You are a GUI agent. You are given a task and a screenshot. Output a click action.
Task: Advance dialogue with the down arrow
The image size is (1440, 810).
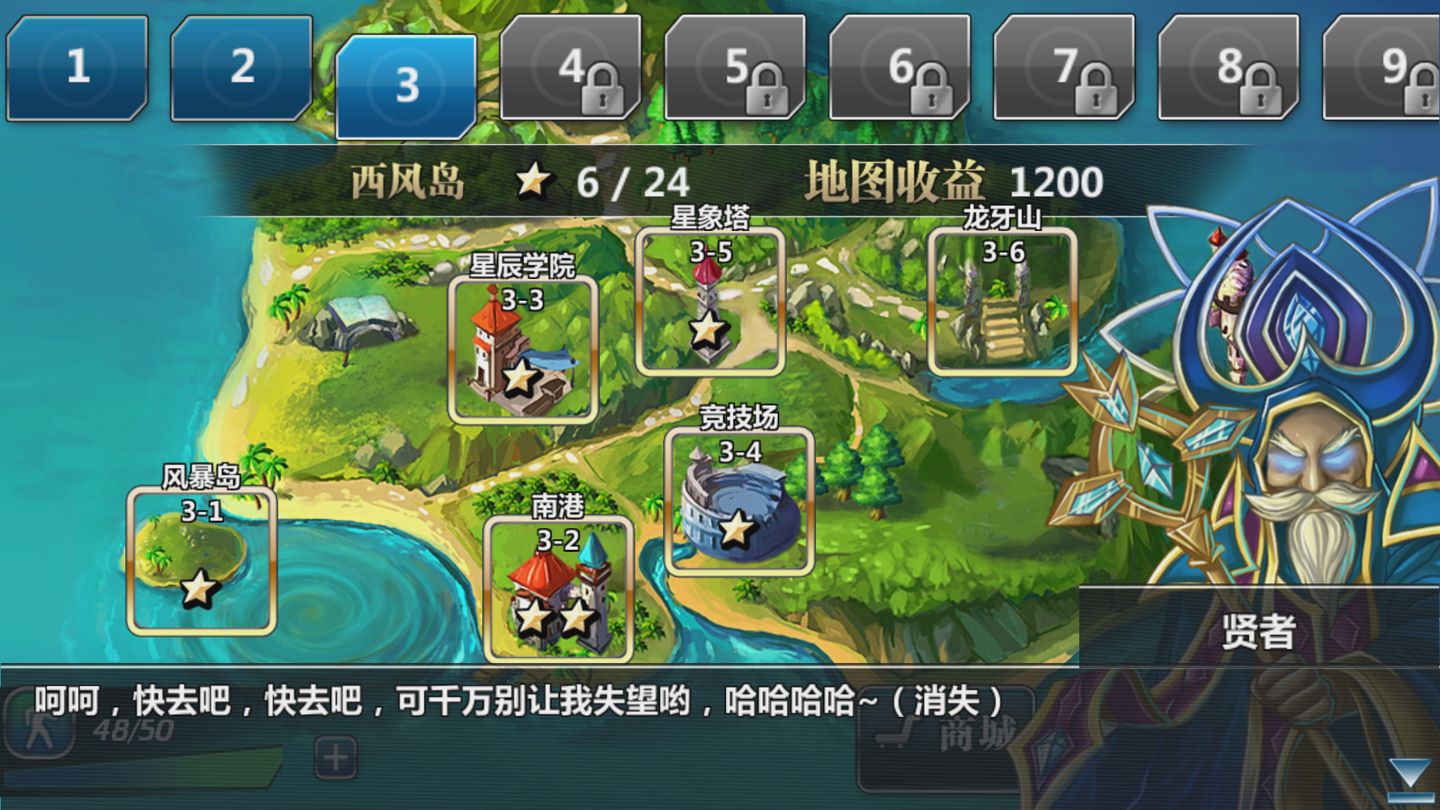(x=1411, y=776)
